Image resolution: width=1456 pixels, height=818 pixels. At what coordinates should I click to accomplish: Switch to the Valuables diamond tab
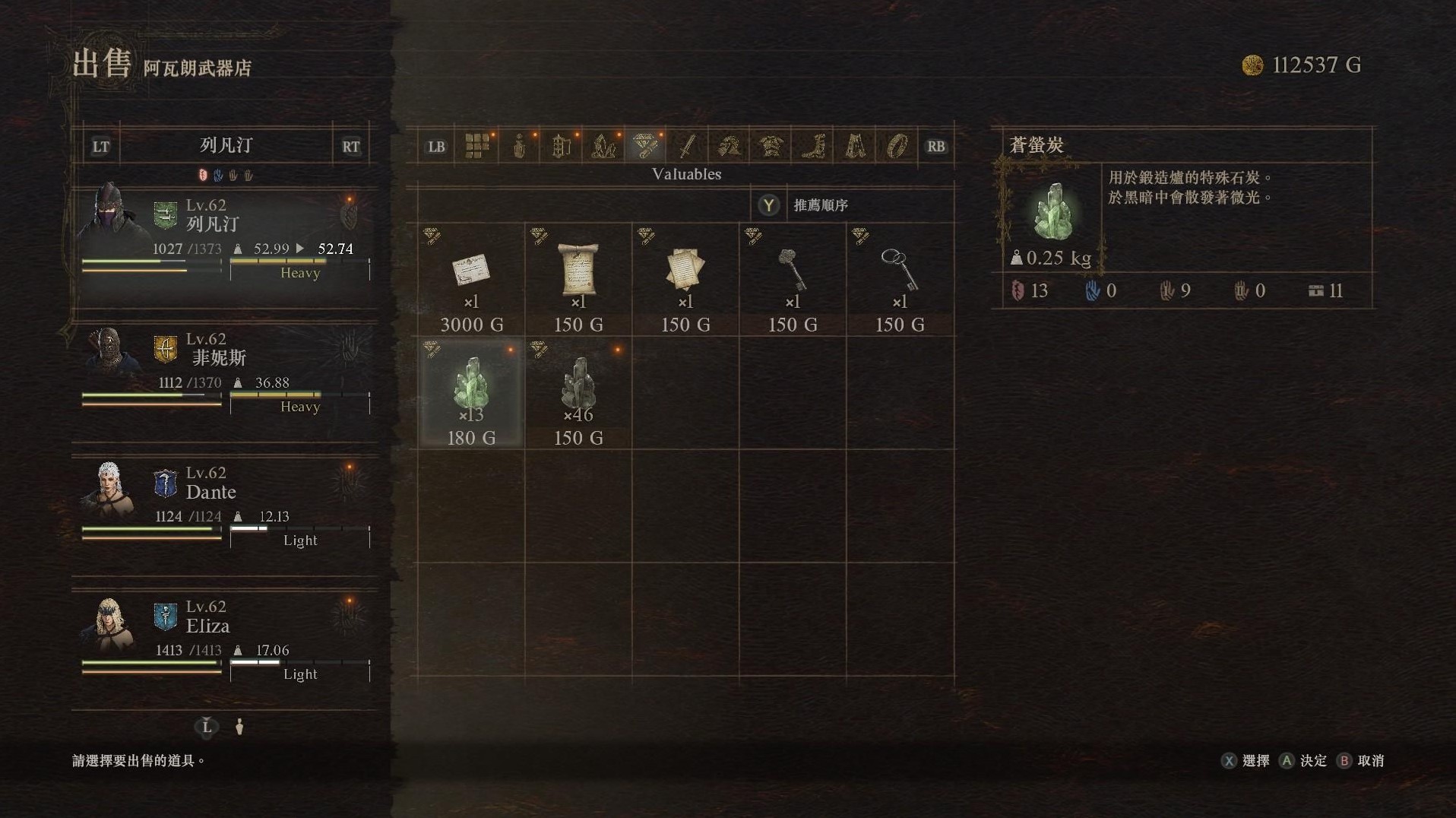point(645,146)
